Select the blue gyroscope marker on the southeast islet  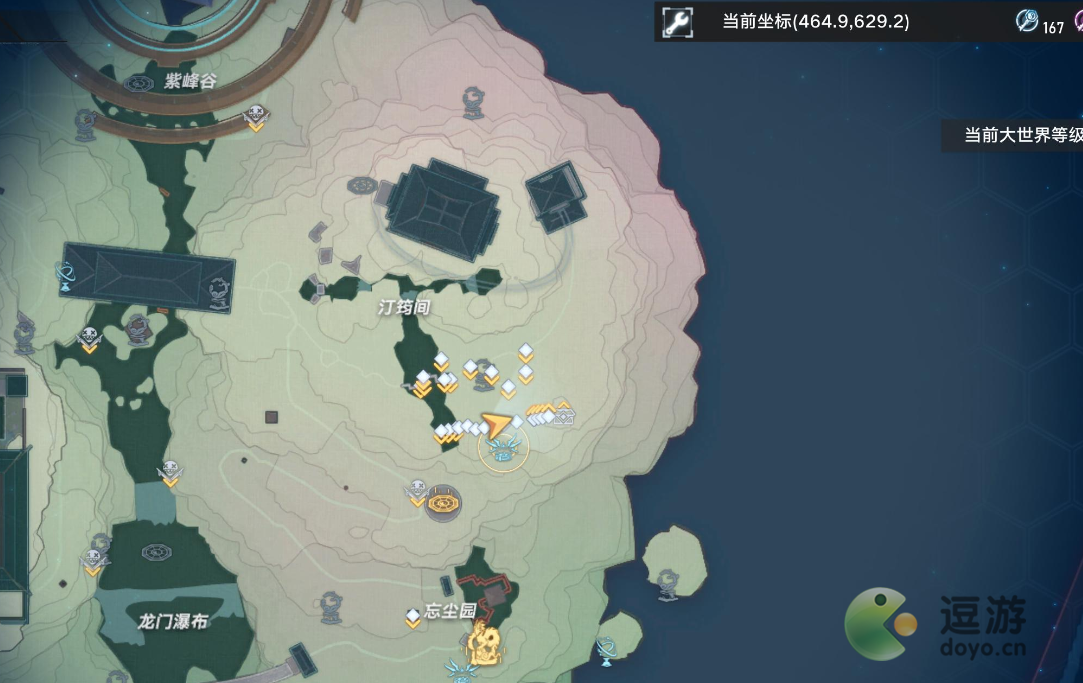(x=605, y=650)
